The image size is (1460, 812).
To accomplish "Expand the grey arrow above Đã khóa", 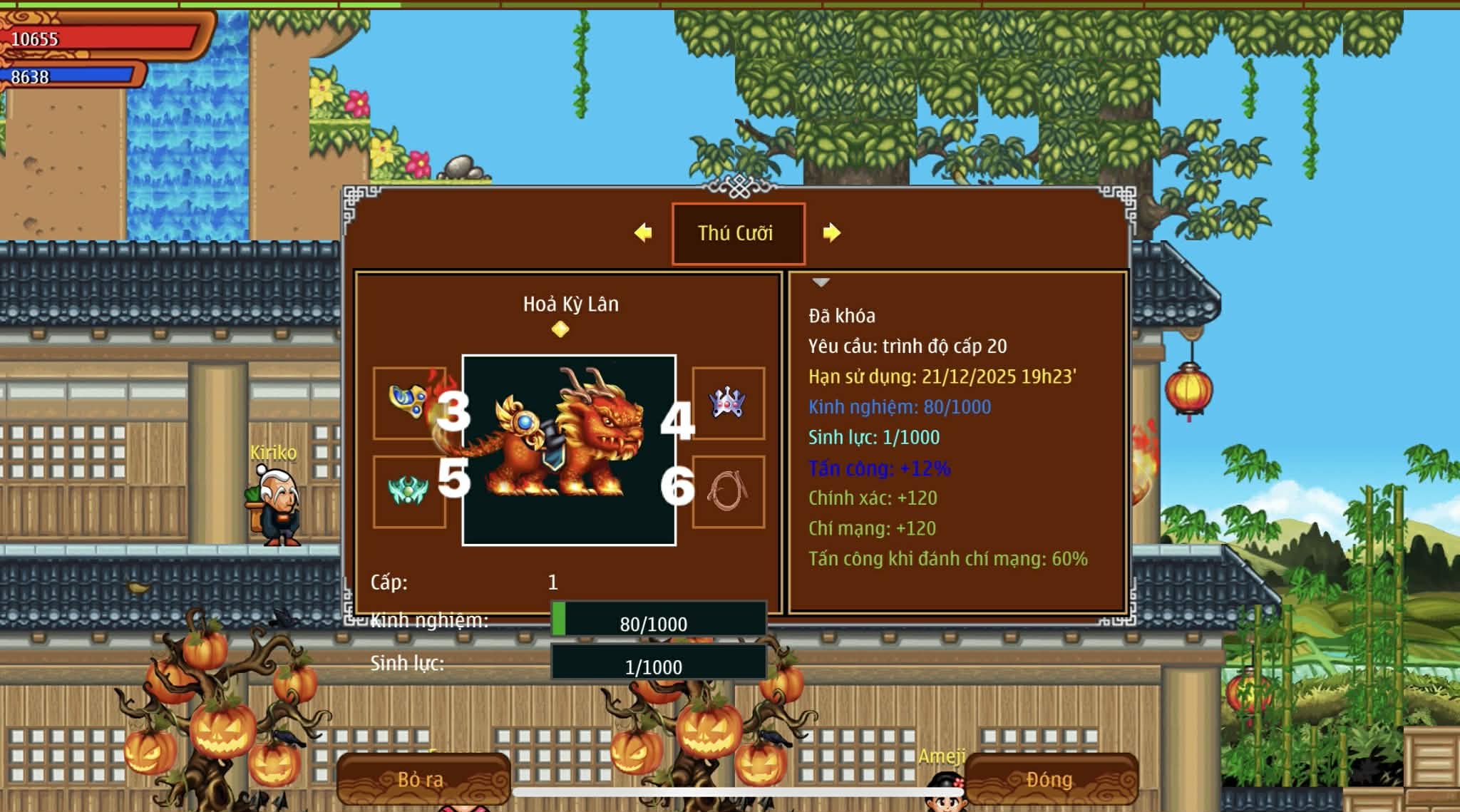I will 821,283.
